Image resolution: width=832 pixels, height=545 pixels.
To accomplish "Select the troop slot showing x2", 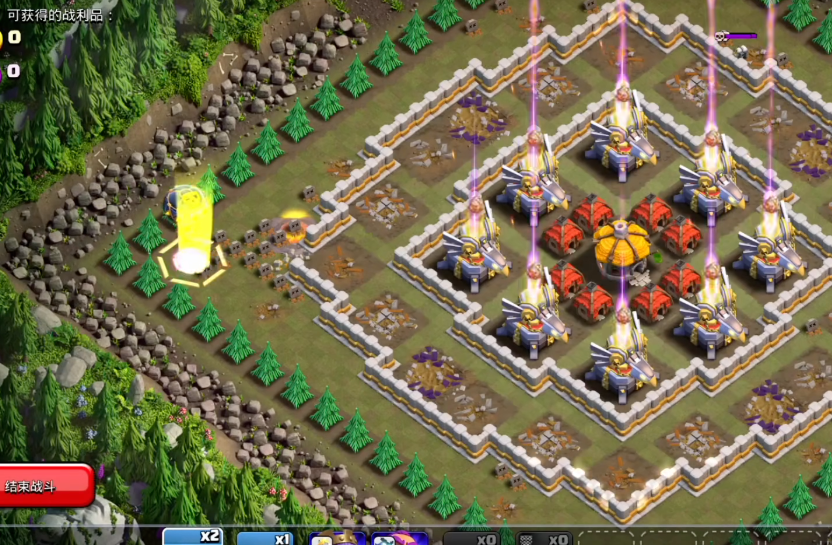I will 193,537.
